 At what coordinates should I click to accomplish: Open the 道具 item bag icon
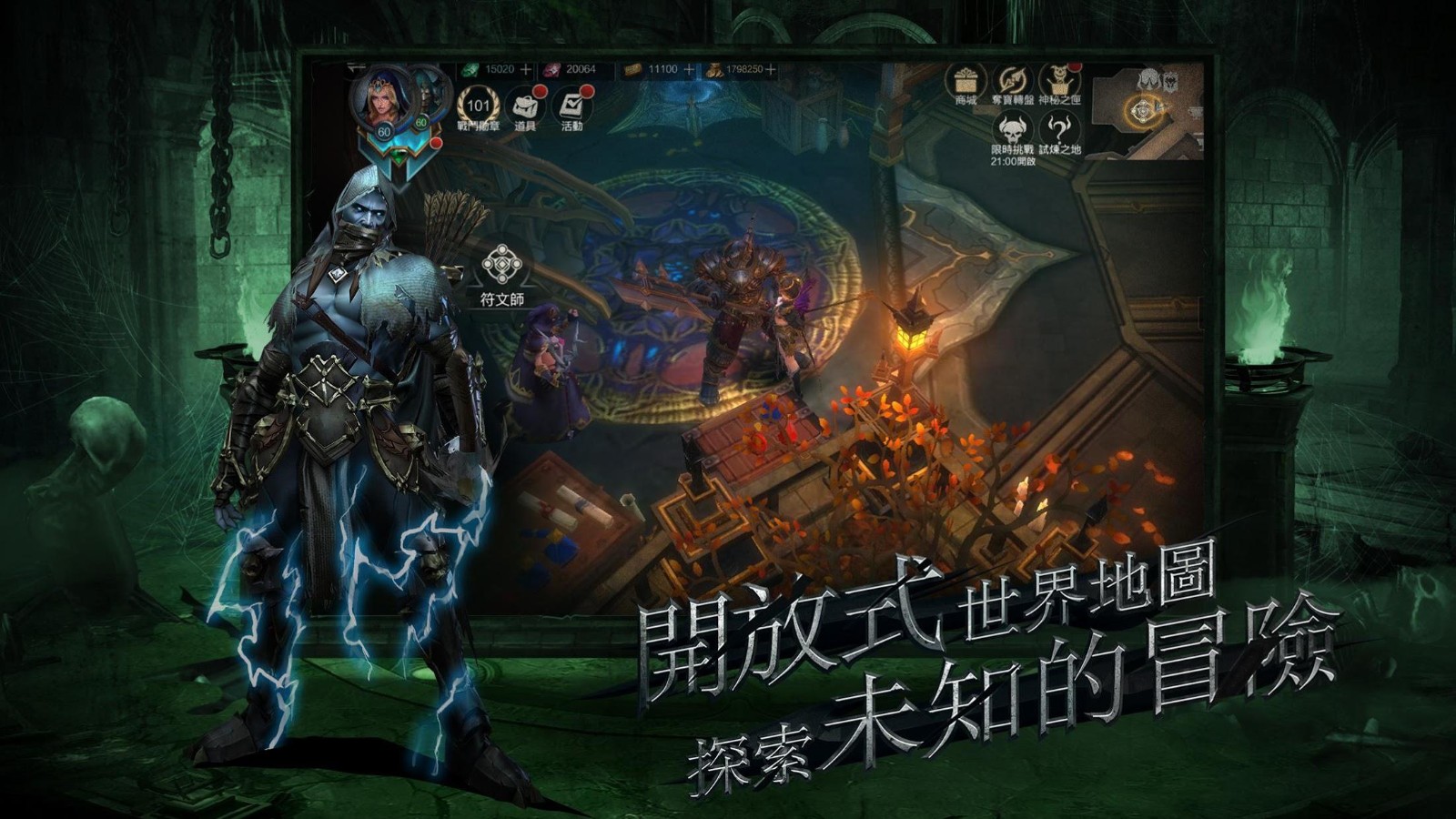coord(526,107)
